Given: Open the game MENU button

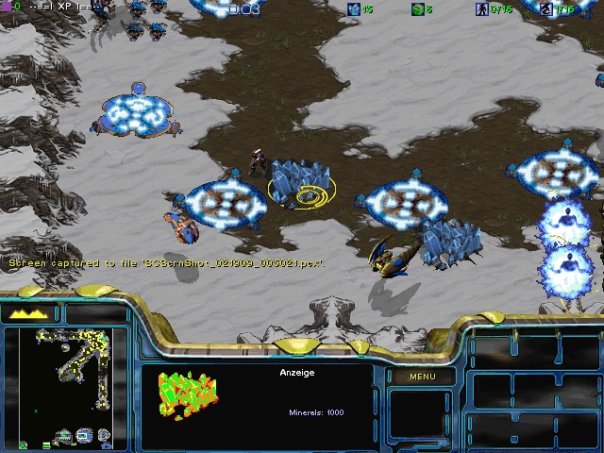Looking at the screenshot, I should [422, 377].
